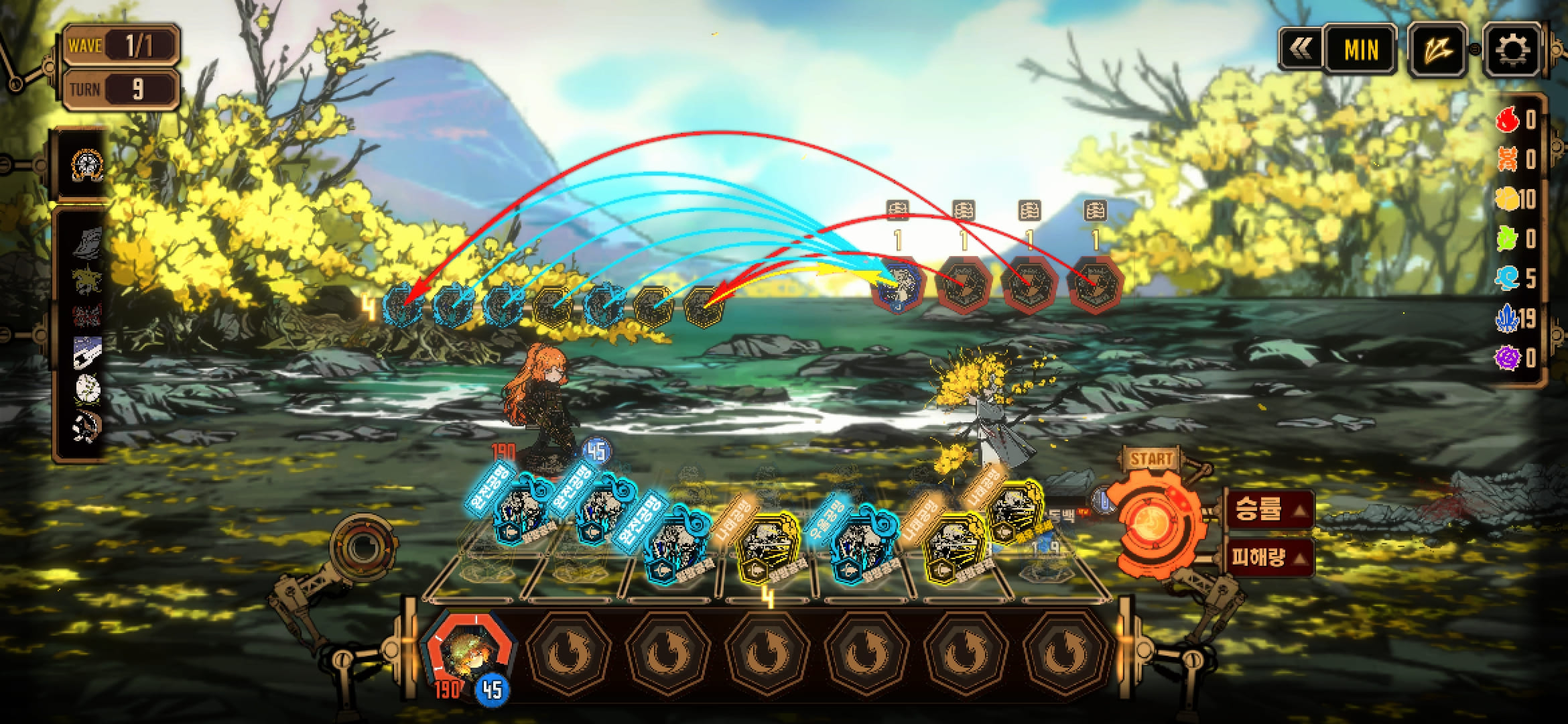The height and width of the screenshot is (724, 1568).
Task: Choose the 승률 win rate auto-select
Action: 1268,510
